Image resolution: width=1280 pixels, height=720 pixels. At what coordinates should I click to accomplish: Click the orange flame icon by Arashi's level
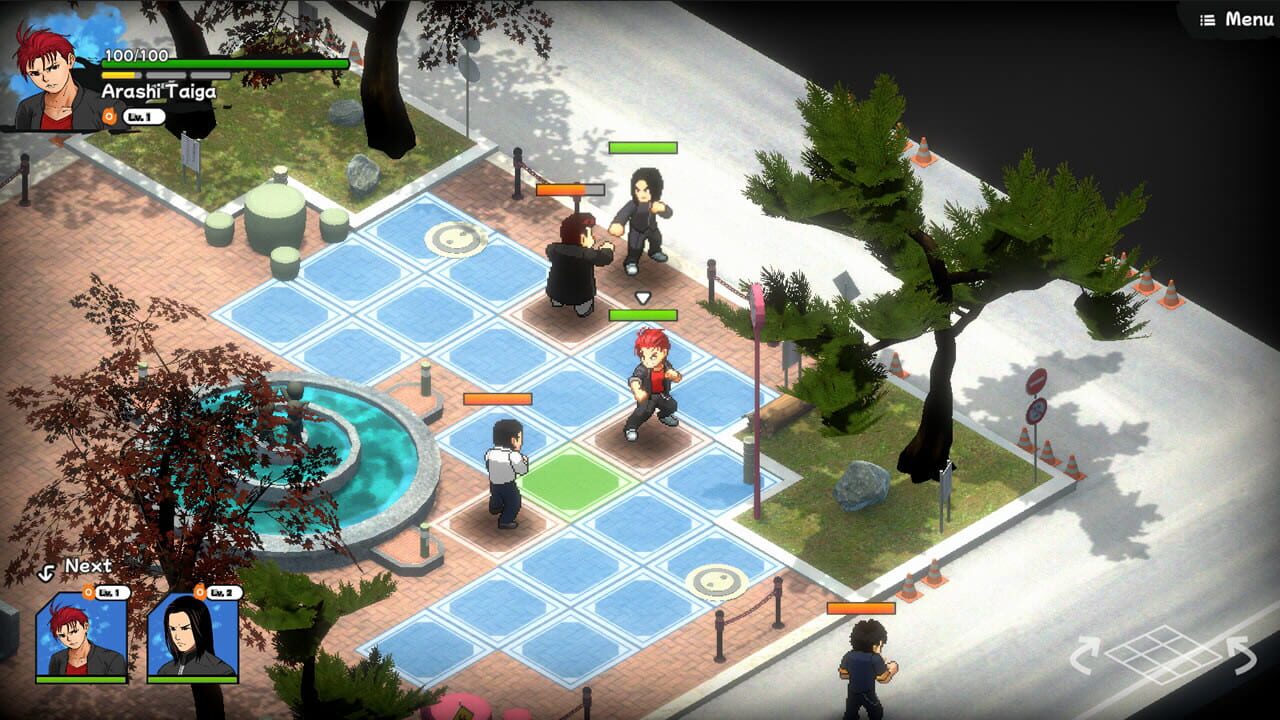[x=110, y=115]
